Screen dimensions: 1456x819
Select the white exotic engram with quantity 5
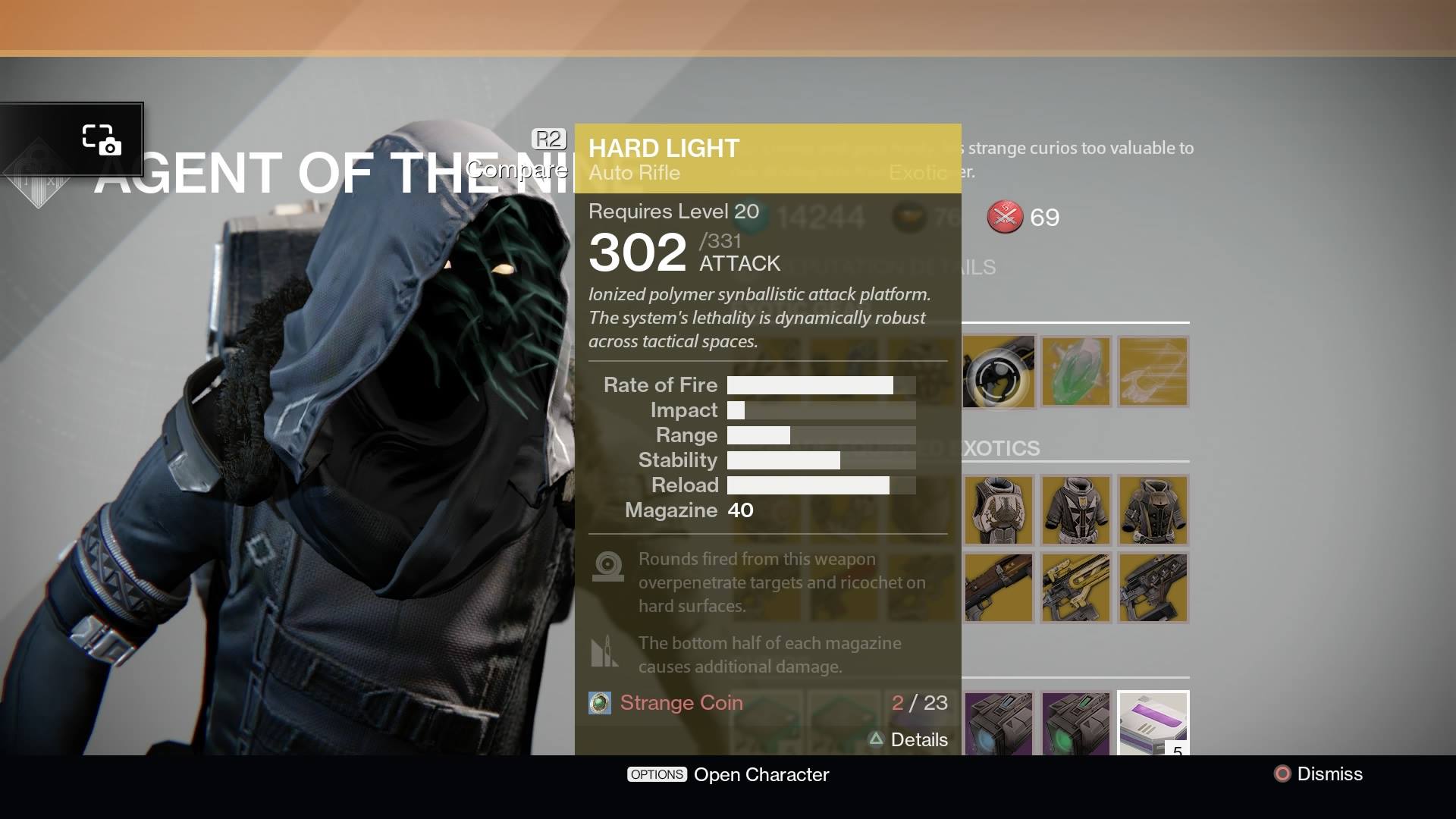[x=1152, y=722]
